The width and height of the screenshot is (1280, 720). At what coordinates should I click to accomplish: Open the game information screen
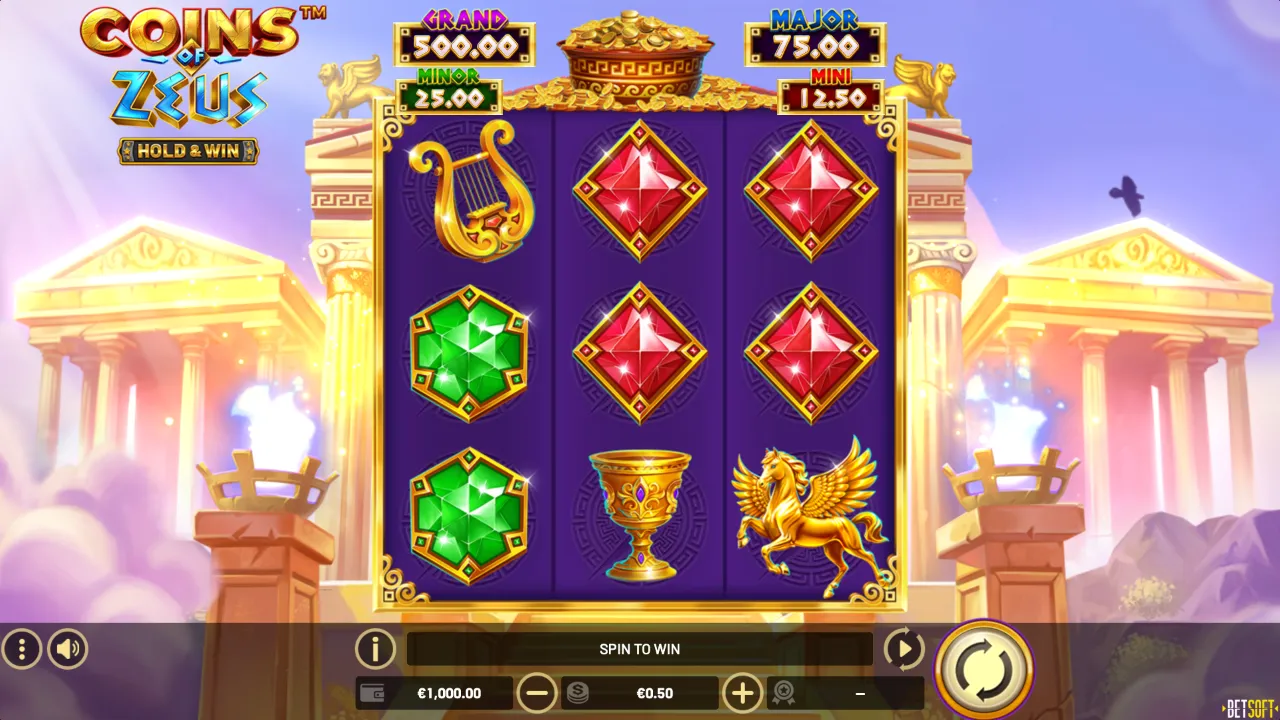375,649
